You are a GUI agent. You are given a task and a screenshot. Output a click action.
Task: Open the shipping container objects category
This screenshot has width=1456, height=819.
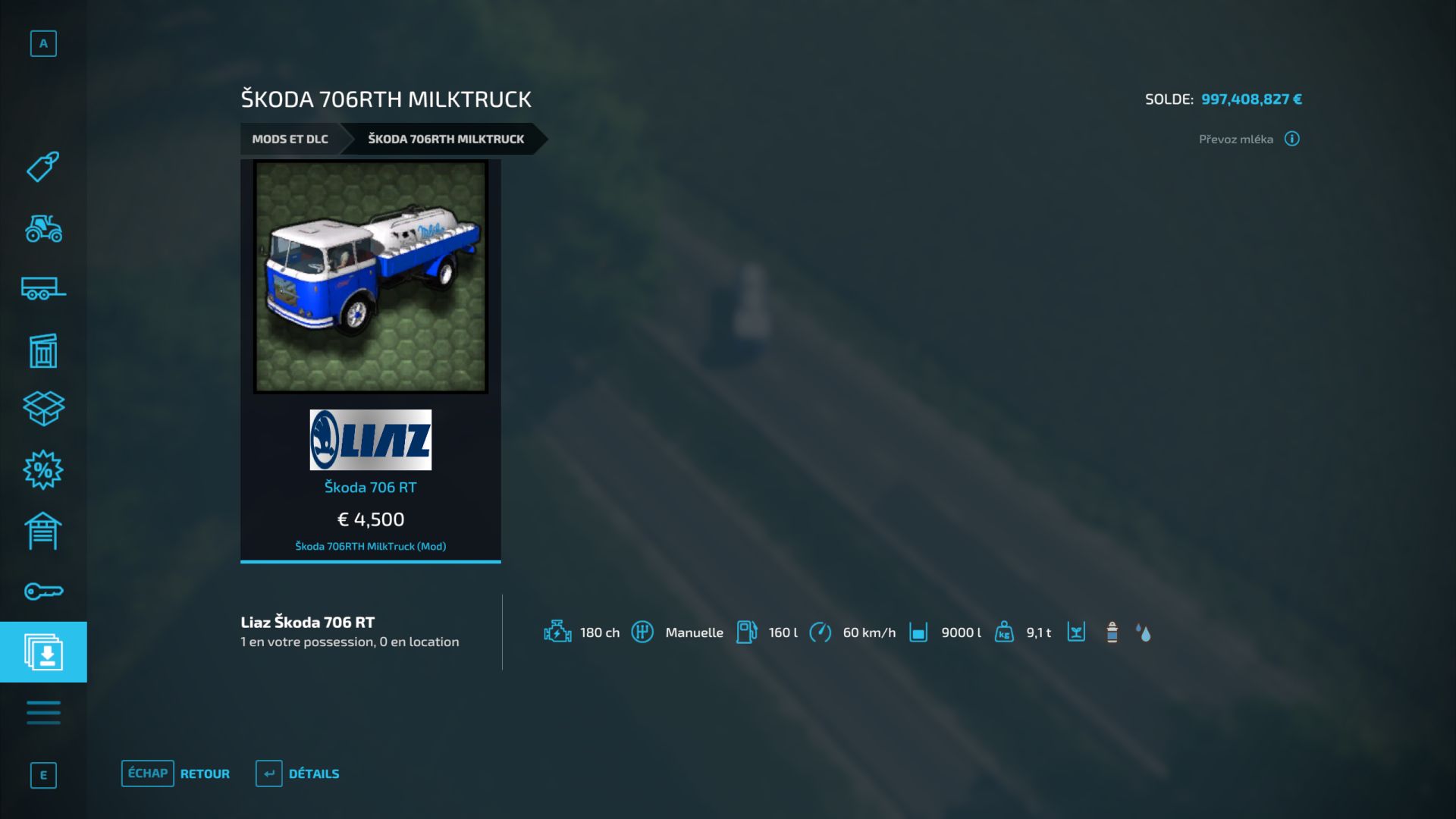click(x=43, y=350)
